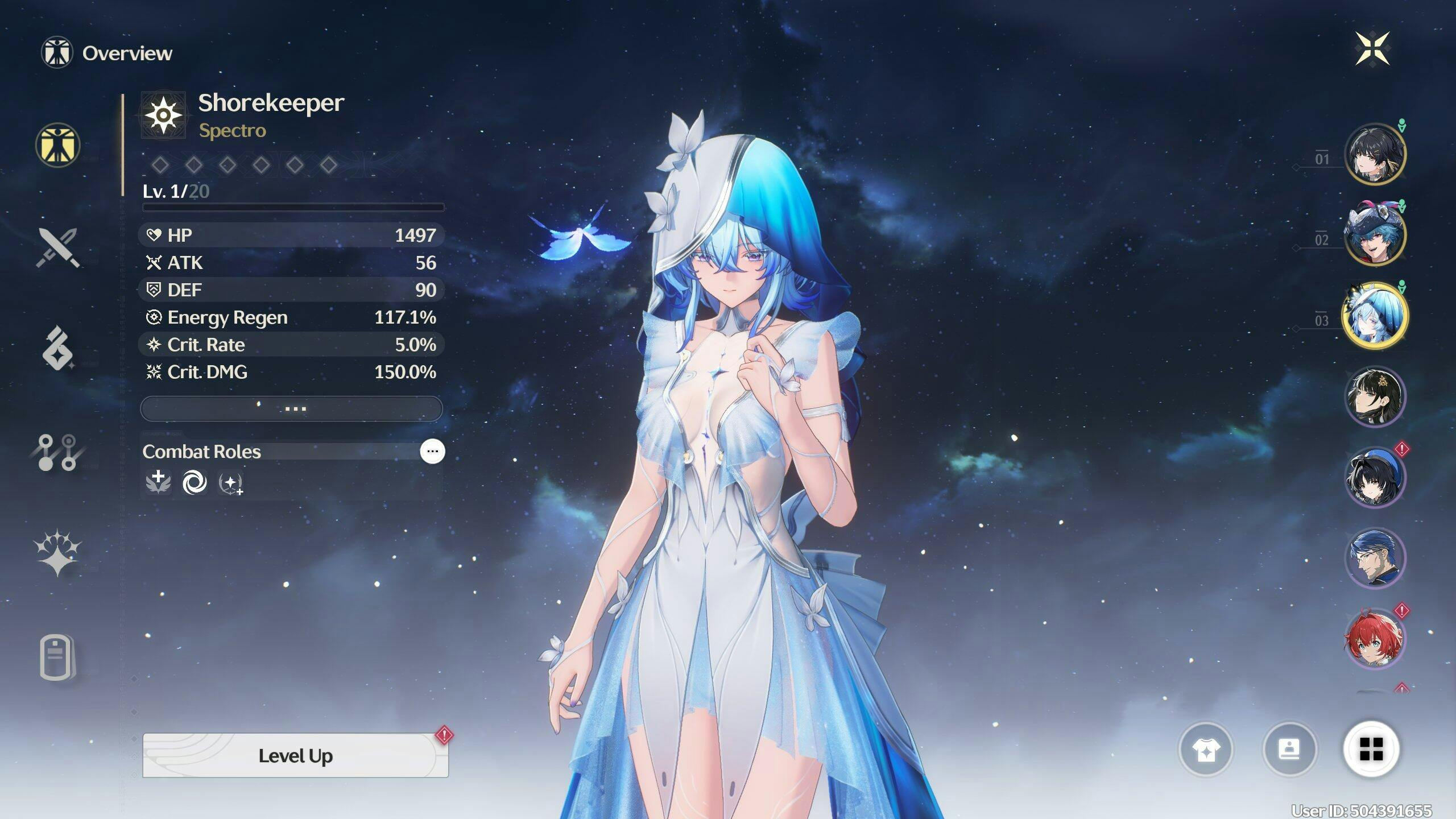The image size is (1456, 819).
Task: Open the outfit wardrobe shirt button
Action: pyautogui.click(x=1206, y=750)
